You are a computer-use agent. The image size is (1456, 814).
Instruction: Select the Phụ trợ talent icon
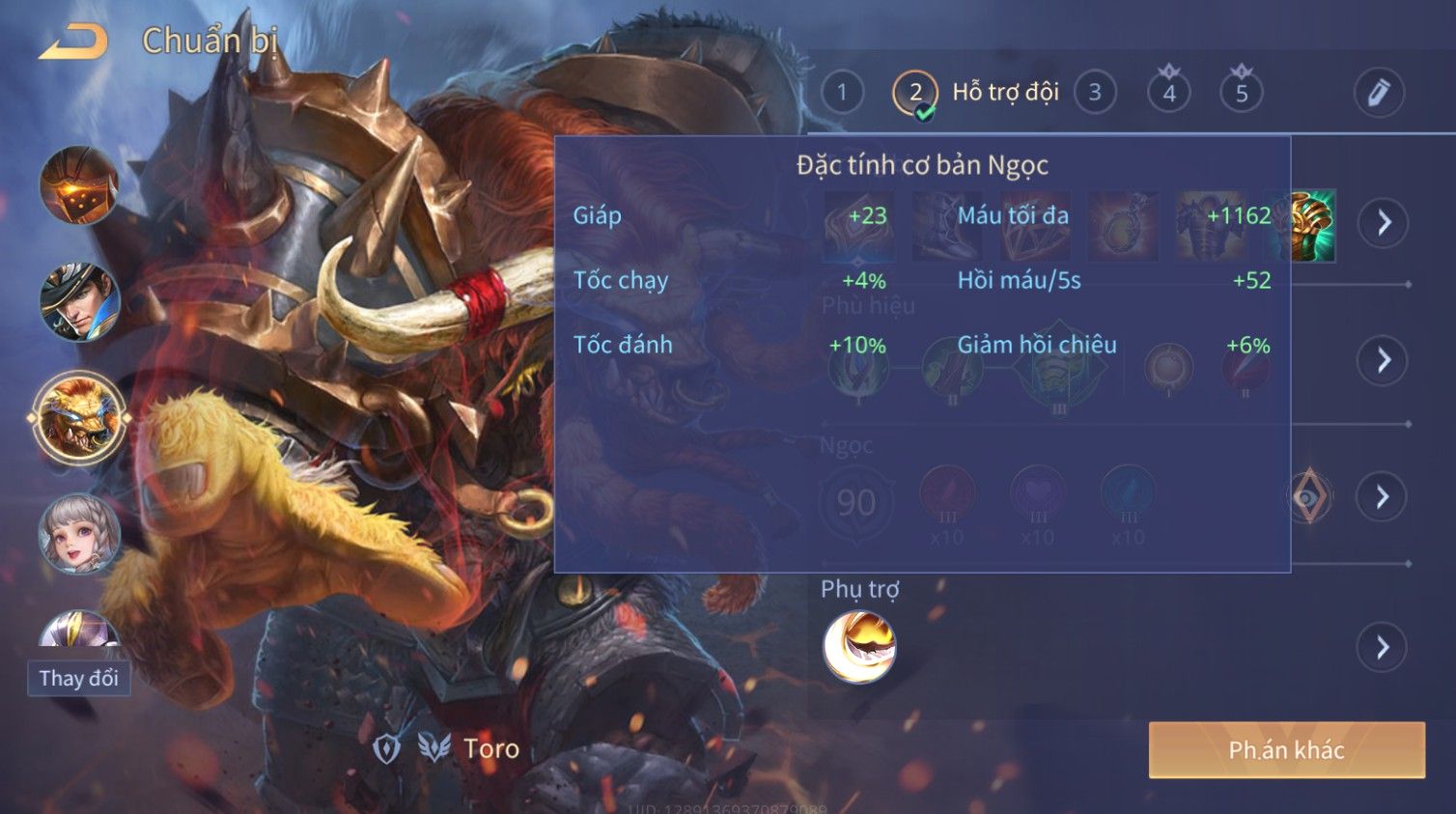pos(858,647)
